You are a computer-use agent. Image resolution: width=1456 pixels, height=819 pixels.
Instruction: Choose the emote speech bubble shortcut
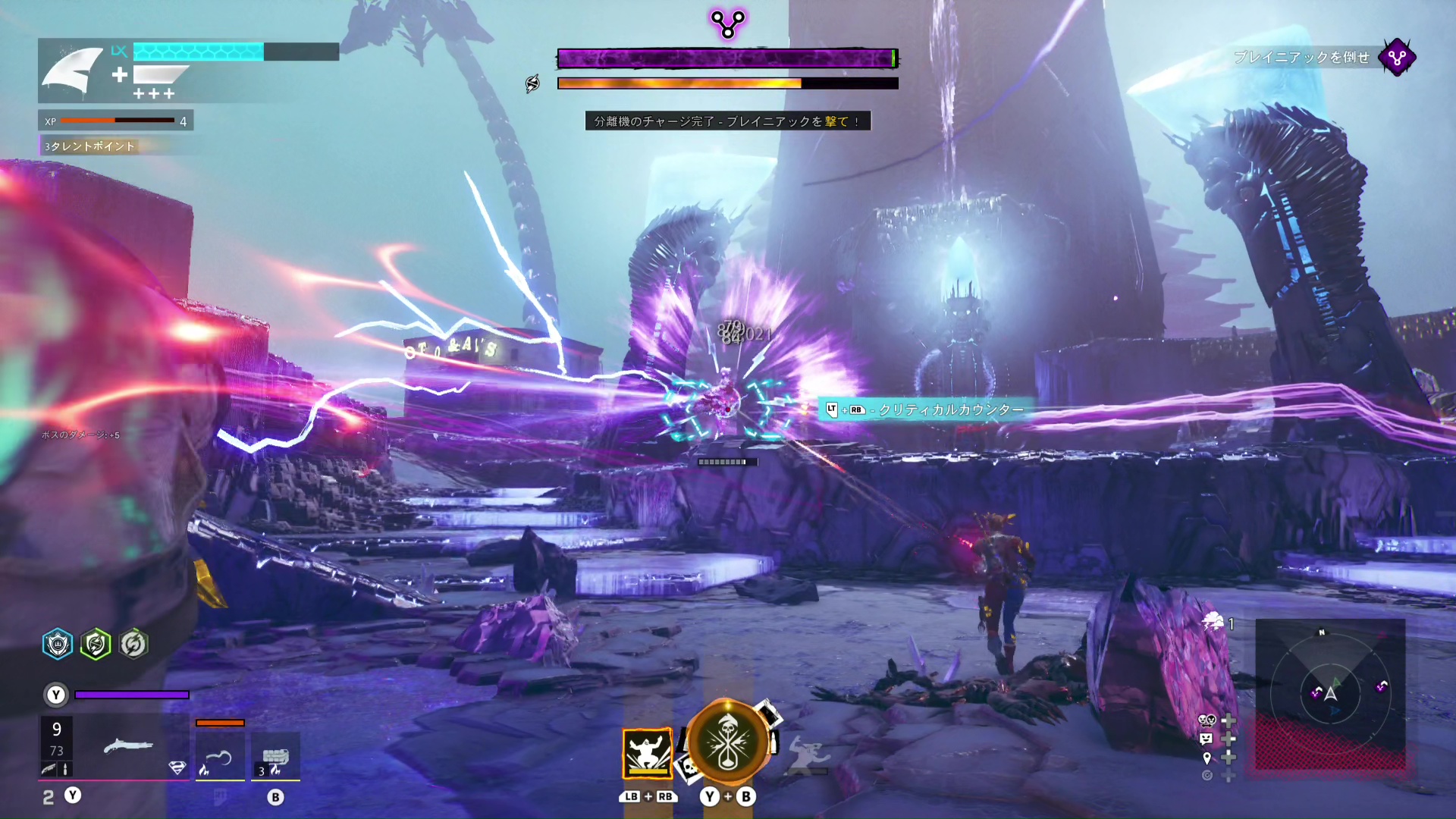point(1207,739)
